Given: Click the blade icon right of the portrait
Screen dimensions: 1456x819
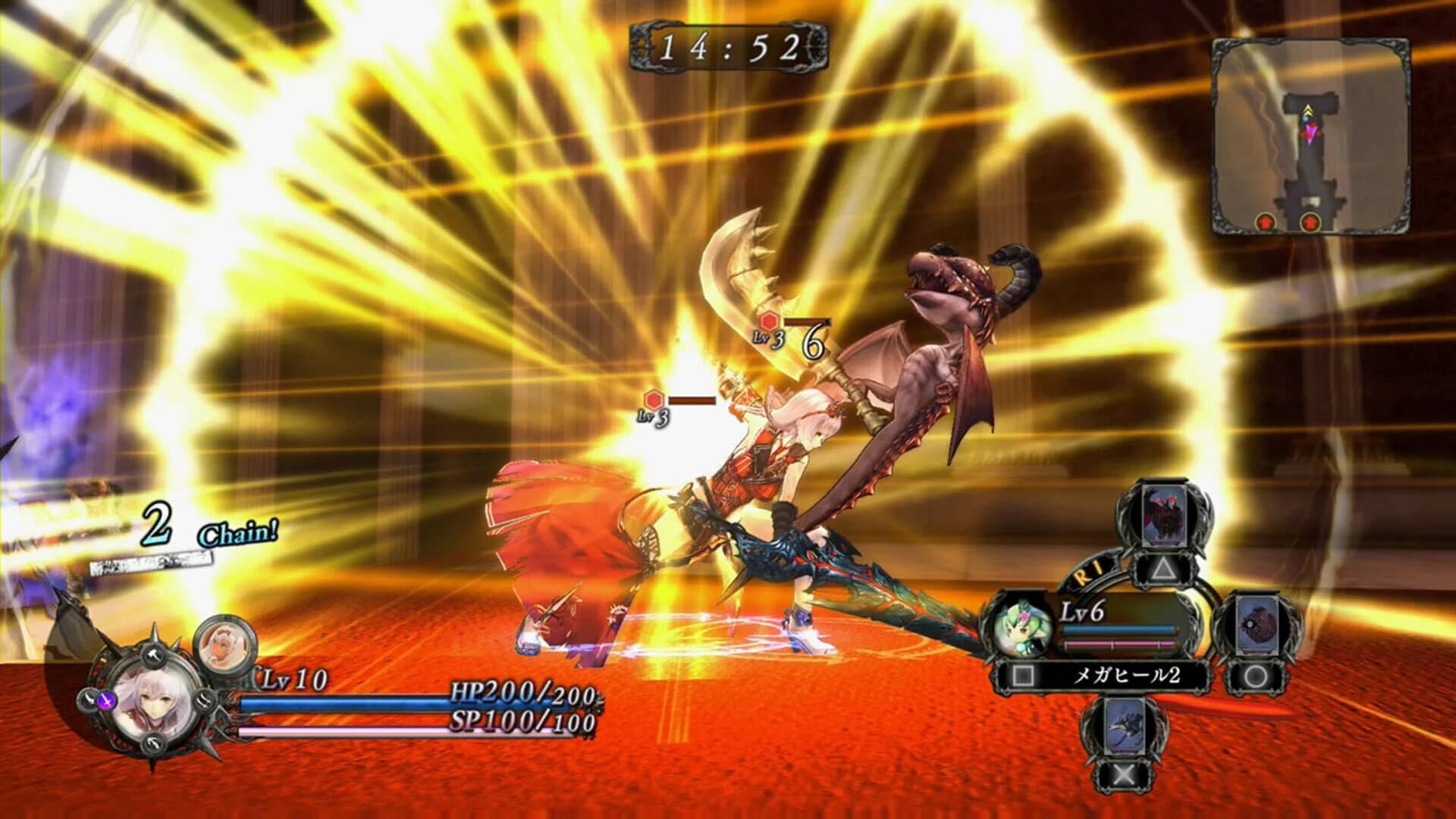Looking at the screenshot, I should pos(204,701).
